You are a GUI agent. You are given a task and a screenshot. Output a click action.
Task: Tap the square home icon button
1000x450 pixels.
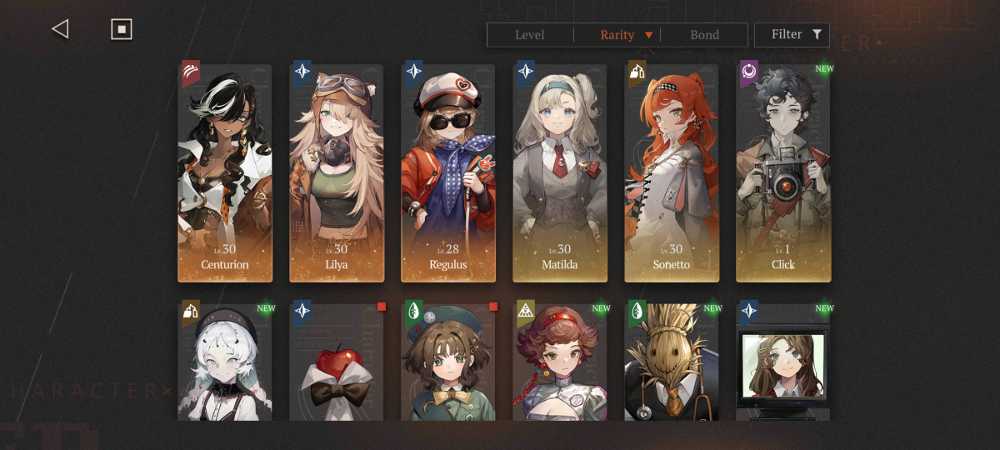tap(121, 29)
